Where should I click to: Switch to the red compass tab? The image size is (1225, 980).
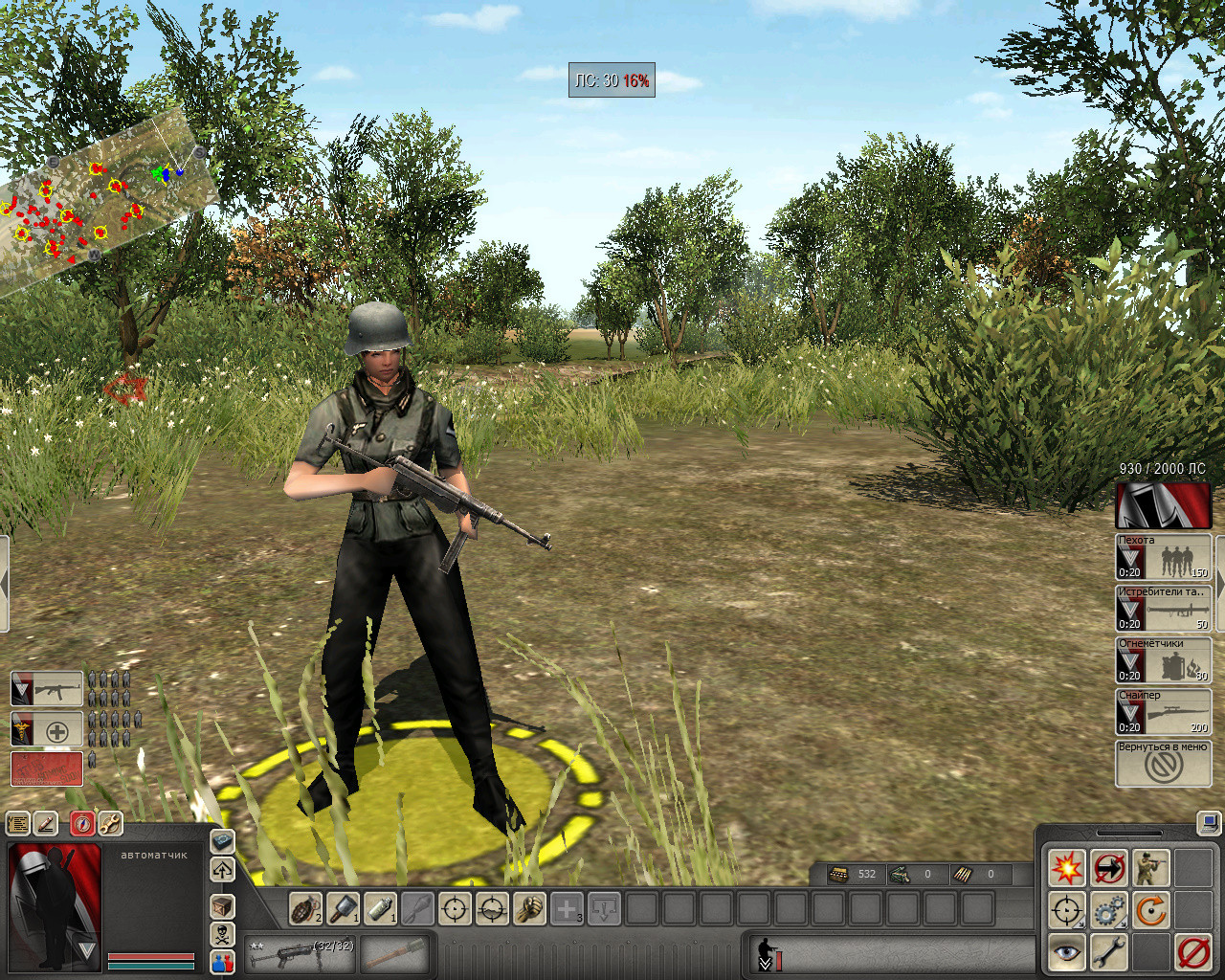click(x=82, y=824)
